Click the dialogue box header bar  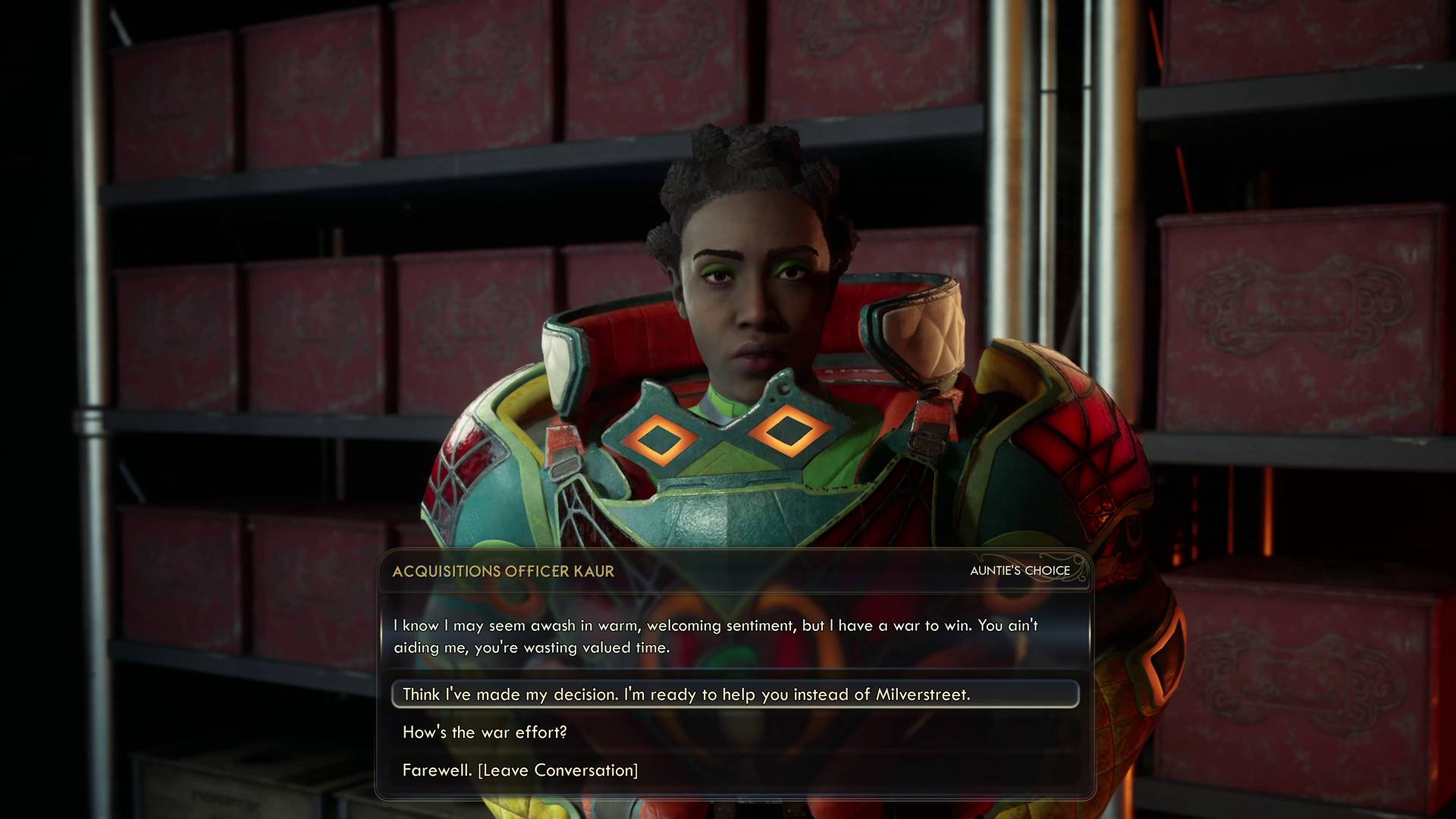coord(758,572)
